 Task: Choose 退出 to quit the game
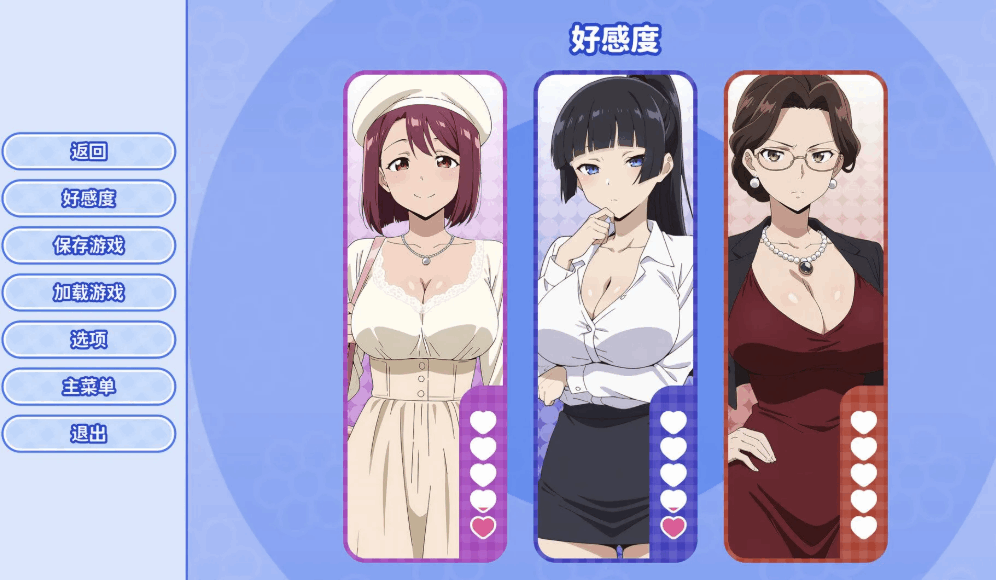[x=89, y=434]
